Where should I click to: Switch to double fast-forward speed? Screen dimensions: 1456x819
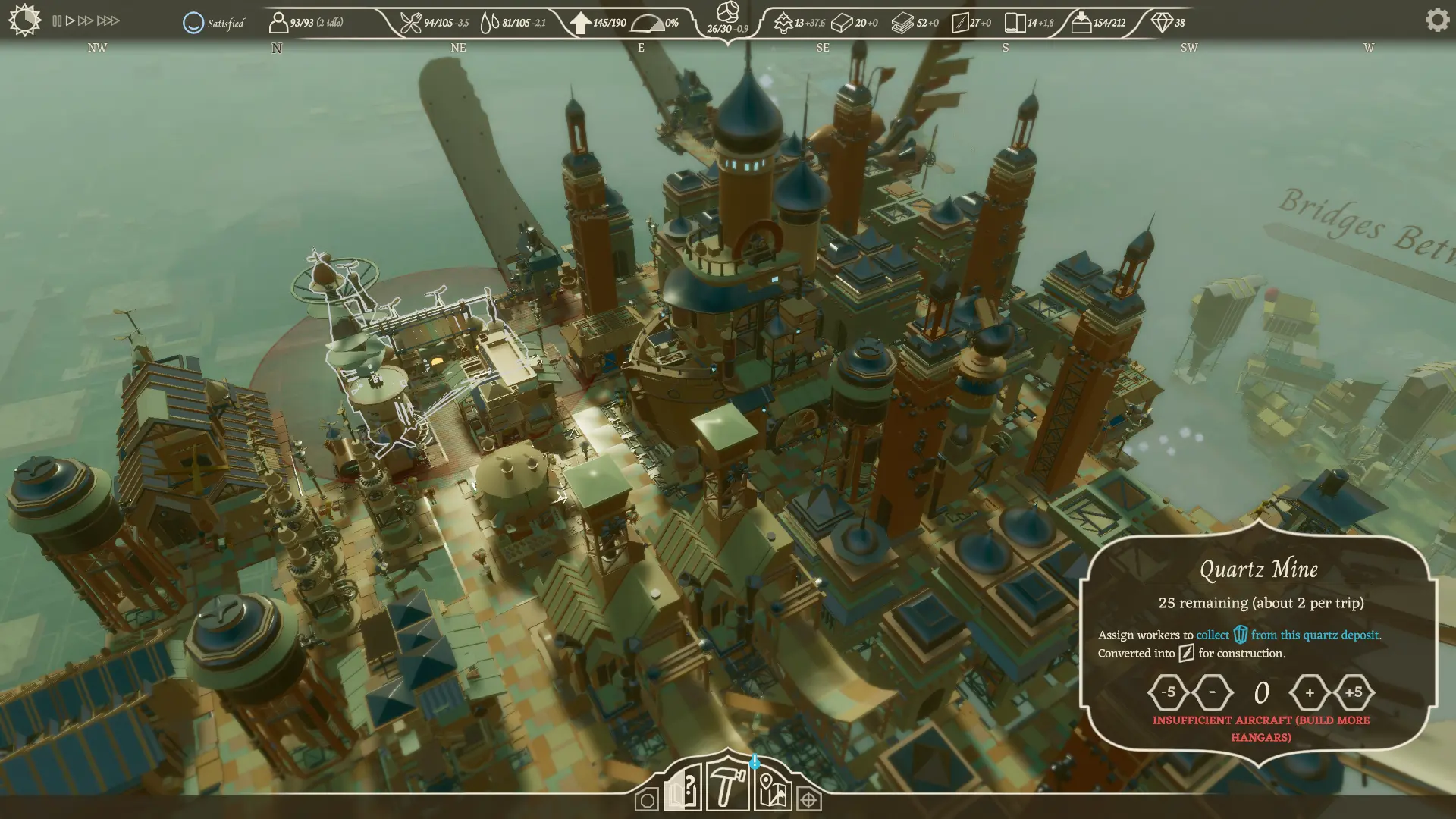click(x=86, y=21)
